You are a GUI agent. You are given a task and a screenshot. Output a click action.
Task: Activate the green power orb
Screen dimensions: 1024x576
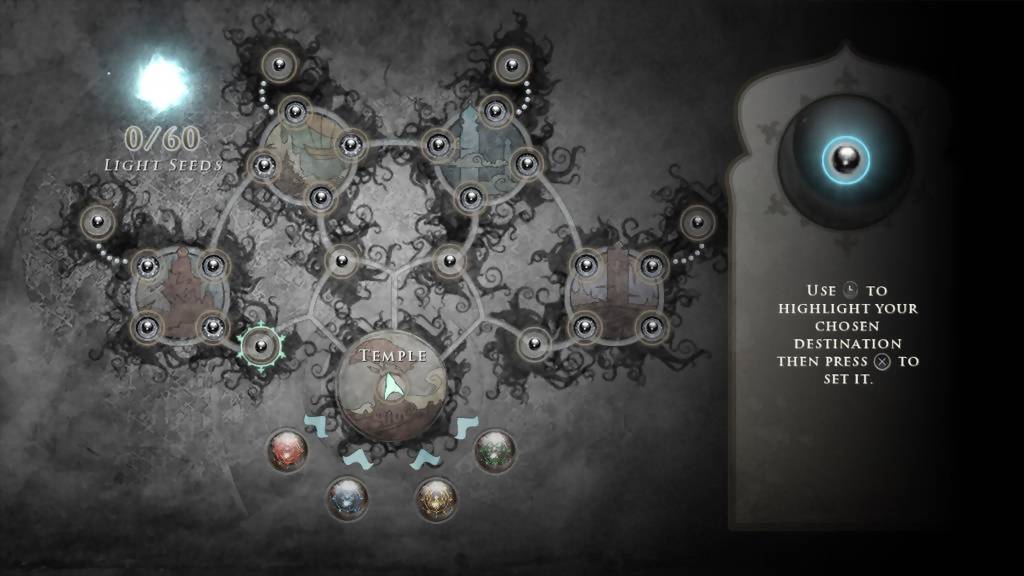click(x=494, y=449)
